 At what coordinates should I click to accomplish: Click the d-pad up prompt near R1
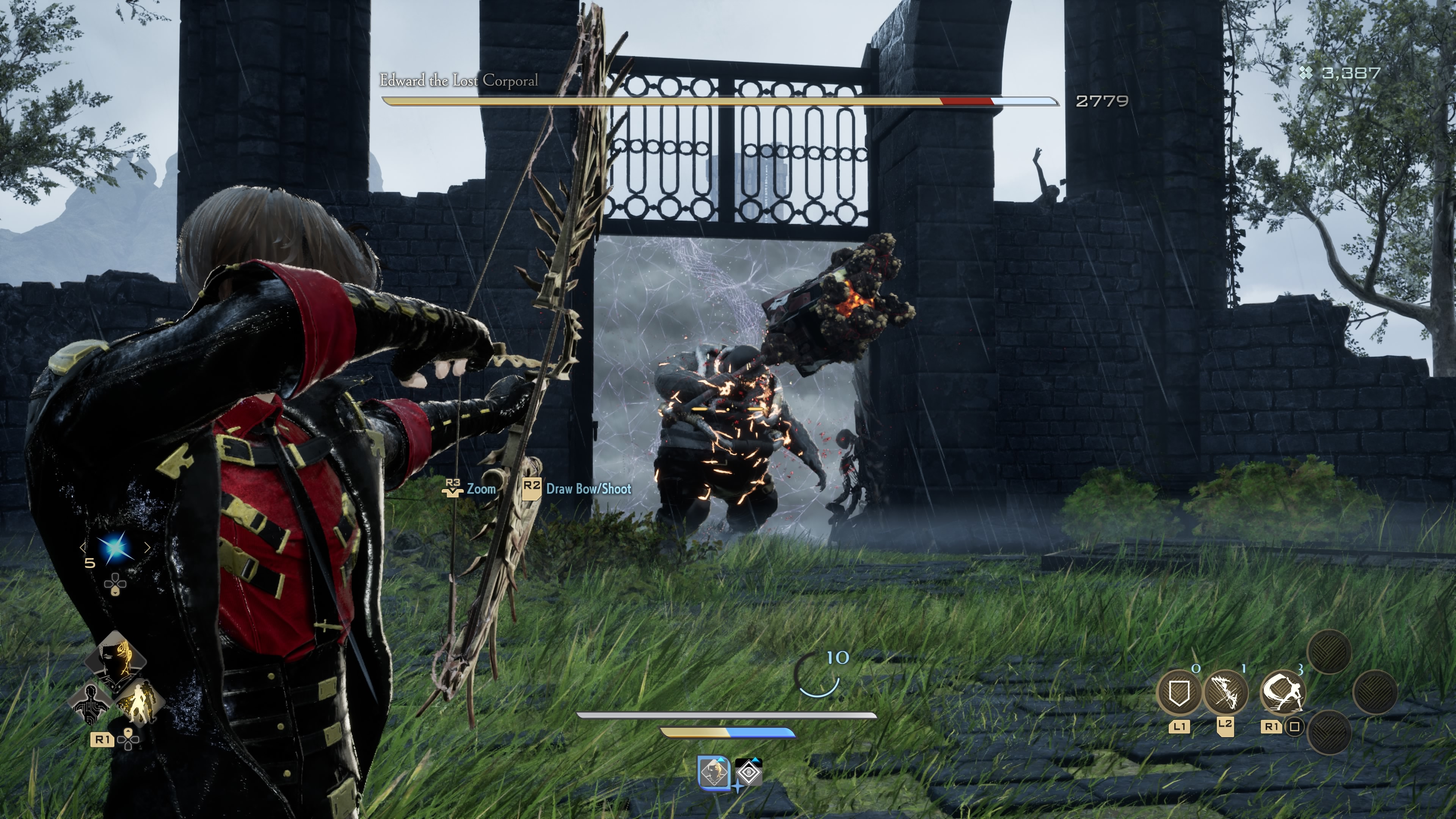point(128,738)
